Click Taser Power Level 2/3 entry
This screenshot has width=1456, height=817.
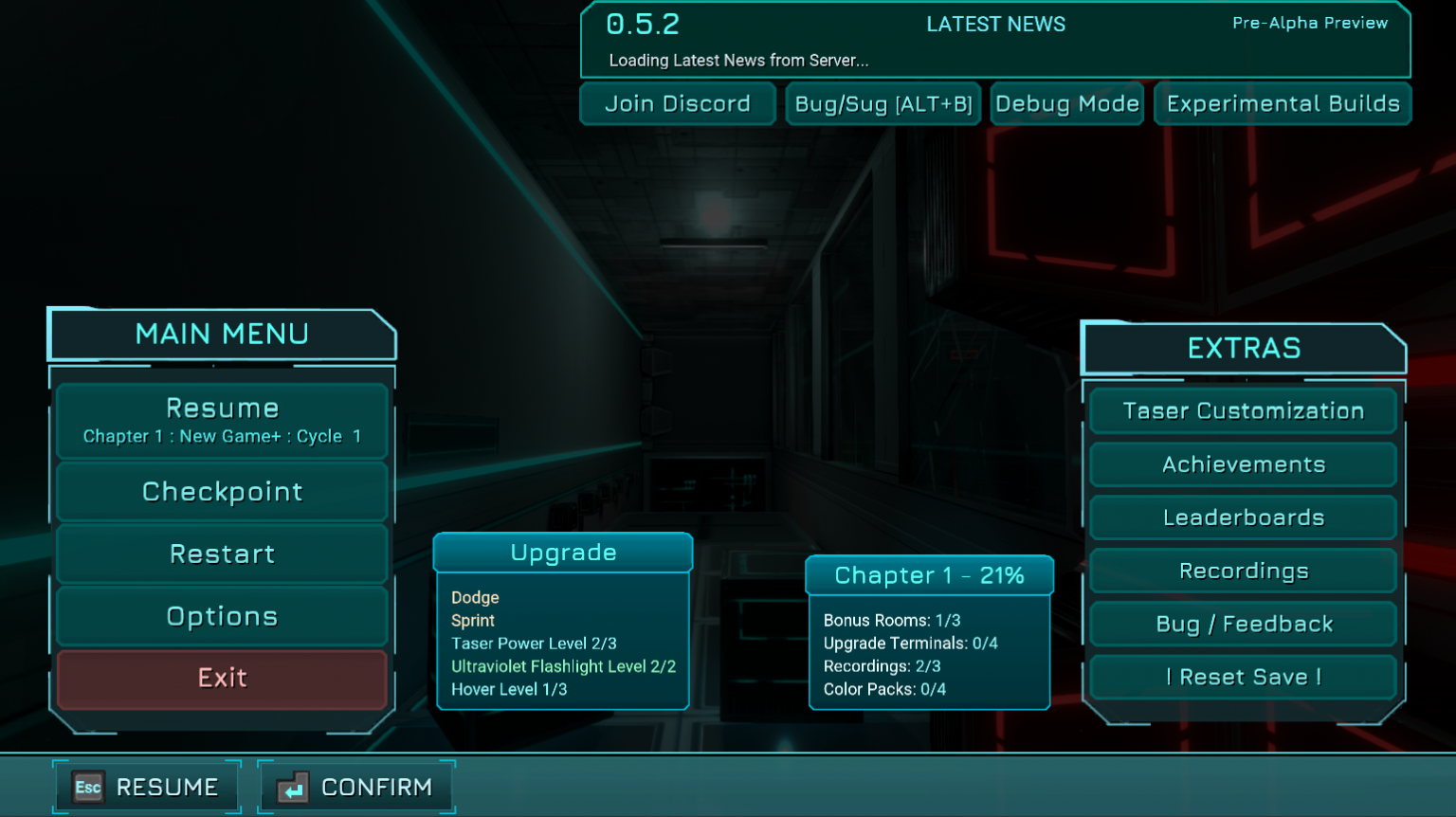click(534, 644)
